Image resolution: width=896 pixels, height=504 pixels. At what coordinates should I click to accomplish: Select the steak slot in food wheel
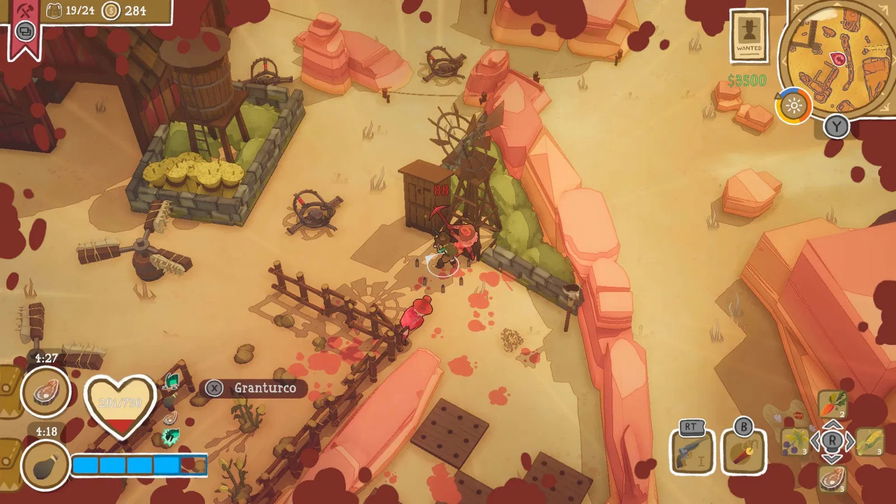(832, 477)
